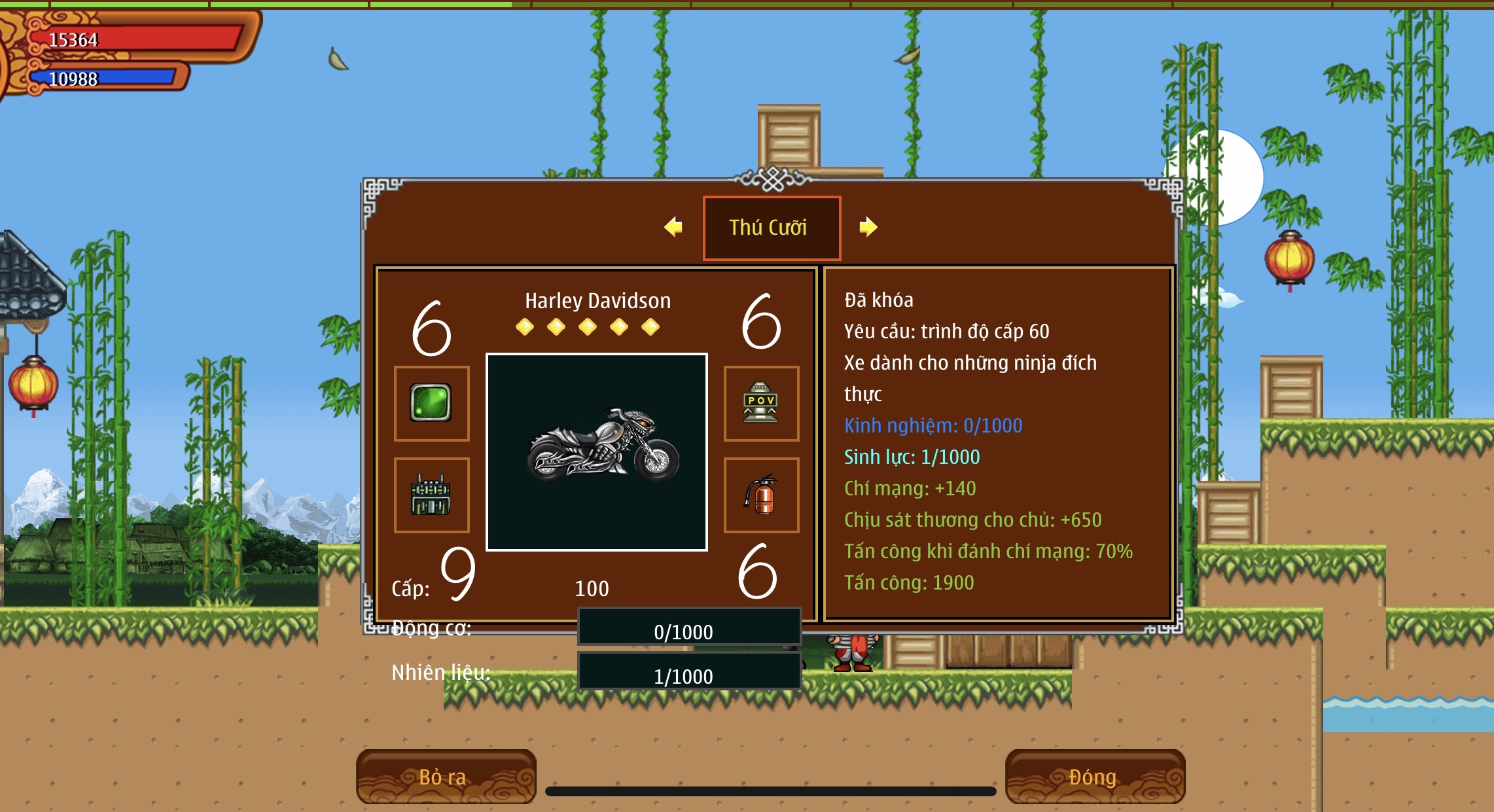The width and height of the screenshot is (1494, 812).
Task: Select the Thú Cưỡi tab
Action: tap(771, 228)
